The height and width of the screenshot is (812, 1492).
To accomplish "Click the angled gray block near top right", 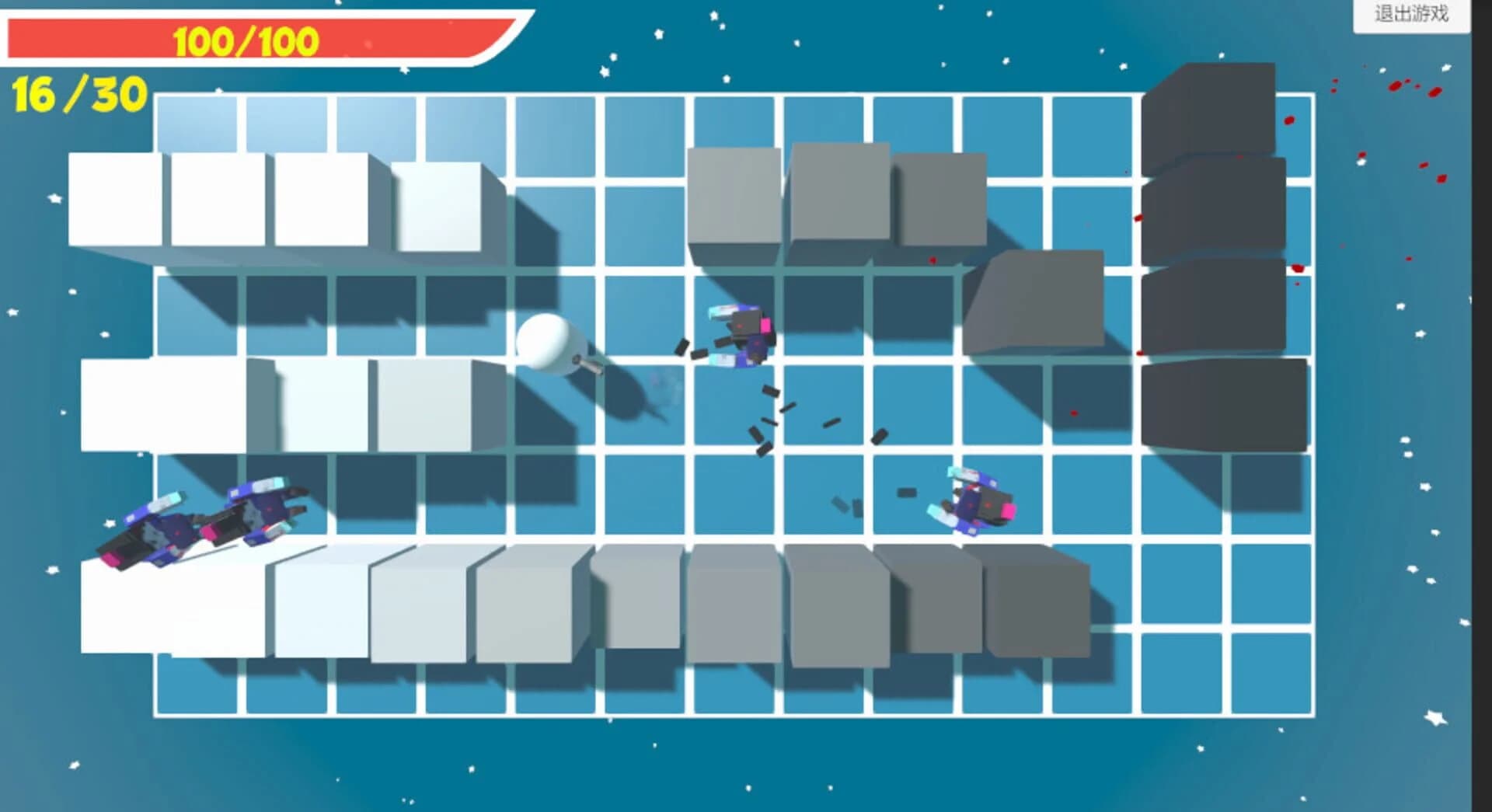I will pyautogui.click(x=1034, y=303).
